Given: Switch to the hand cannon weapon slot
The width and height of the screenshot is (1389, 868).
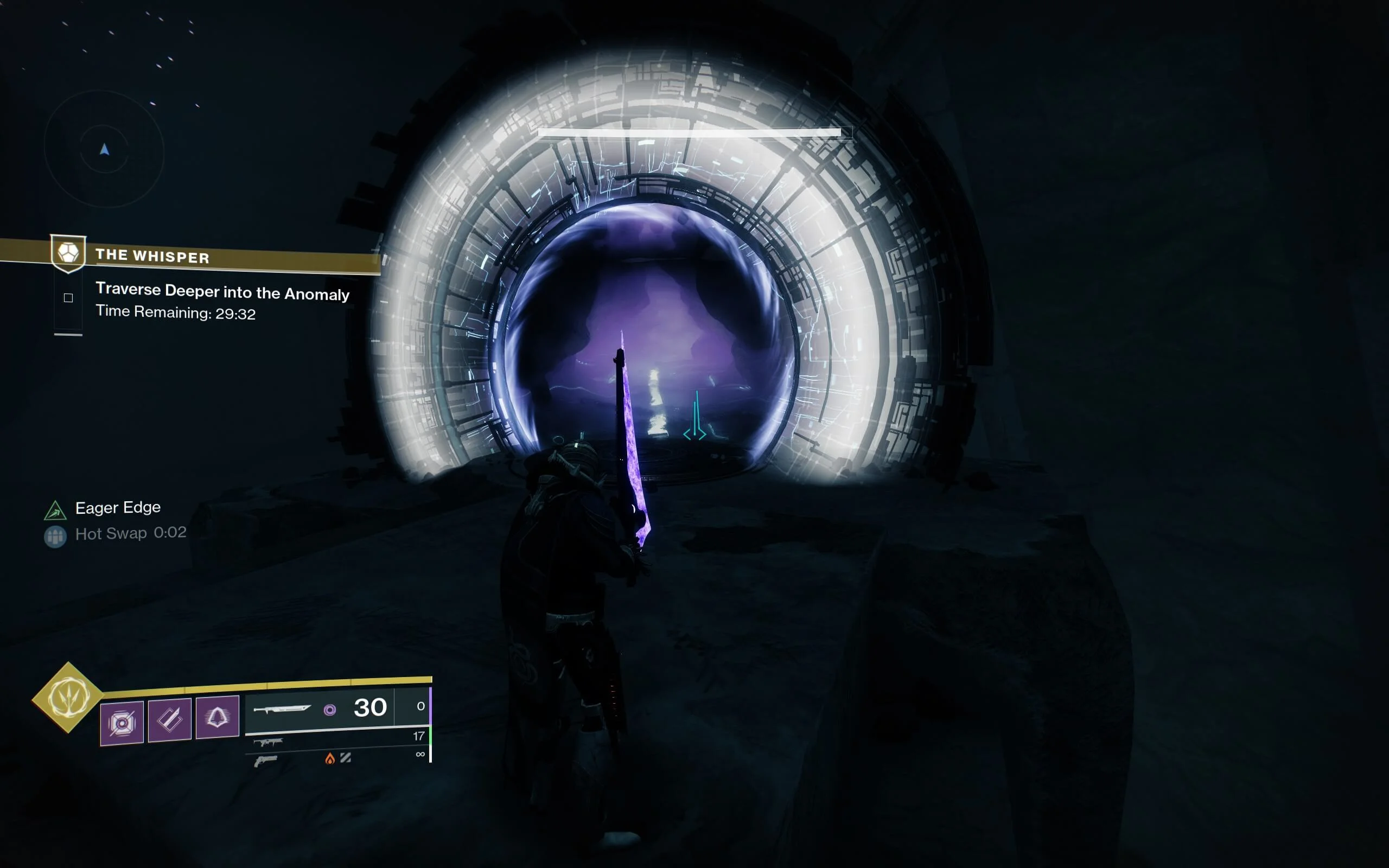Looking at the screenshot, I should [265, 761].
